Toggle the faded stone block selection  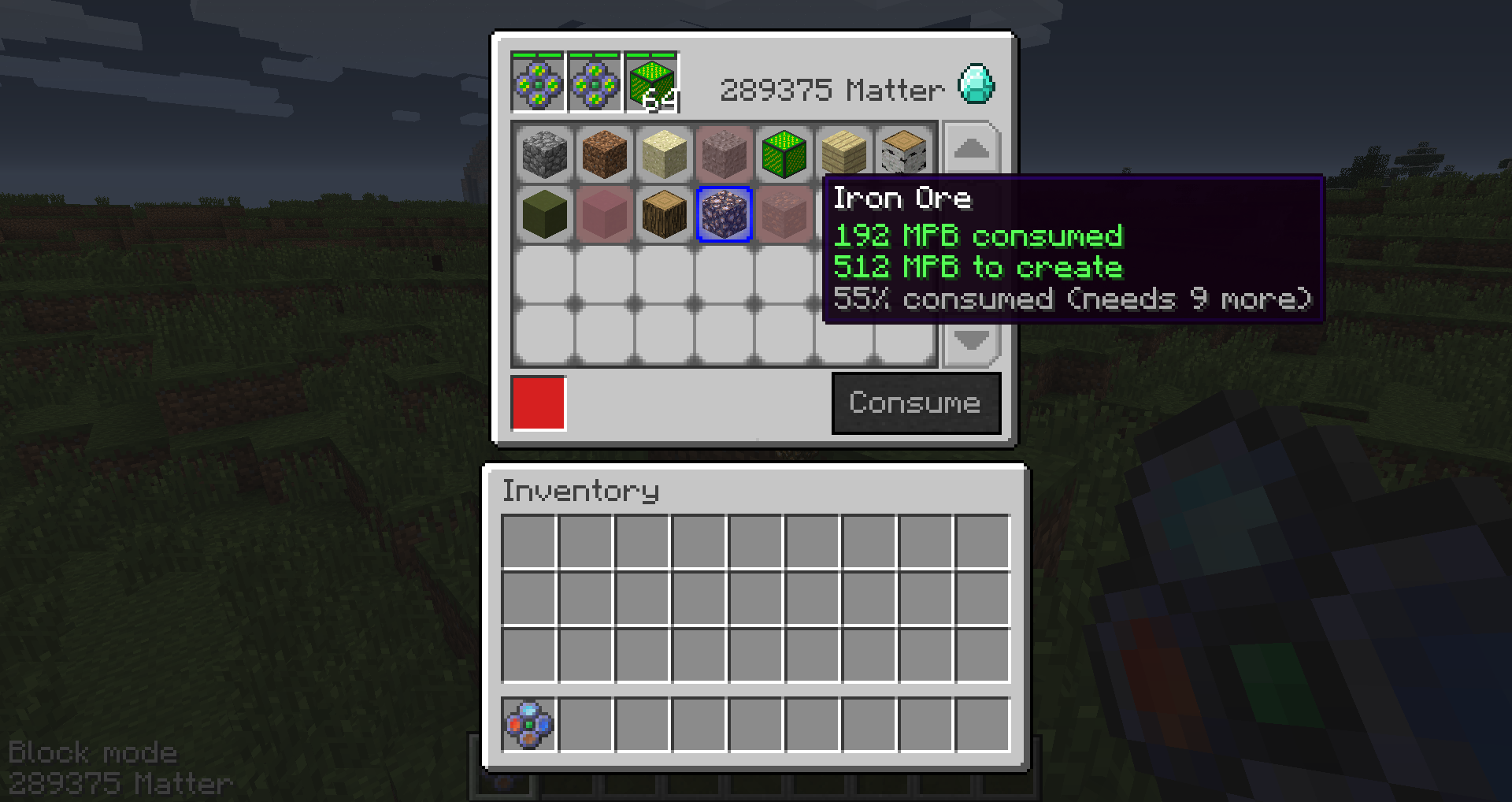724,154
